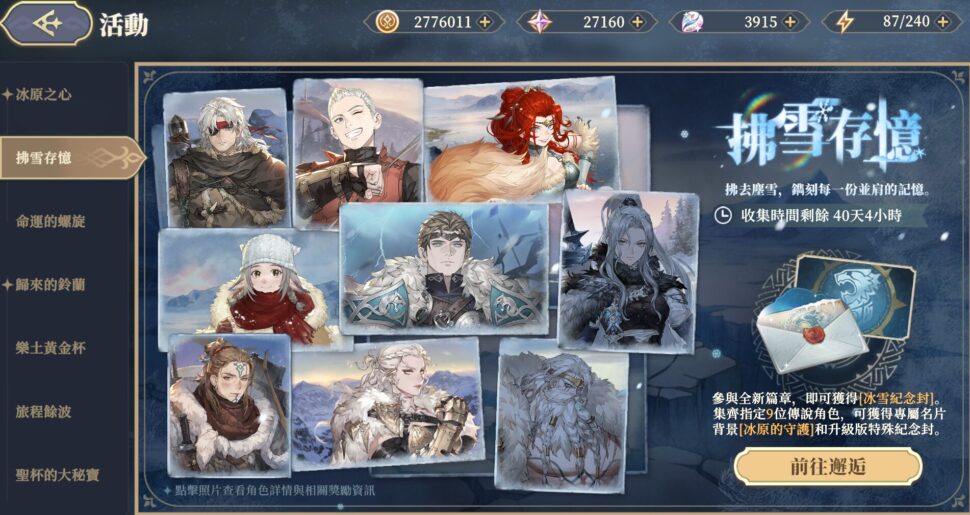Open the 冰原之心 event tab
This screenshot has height=515, width=970.
tap(43, 95)
